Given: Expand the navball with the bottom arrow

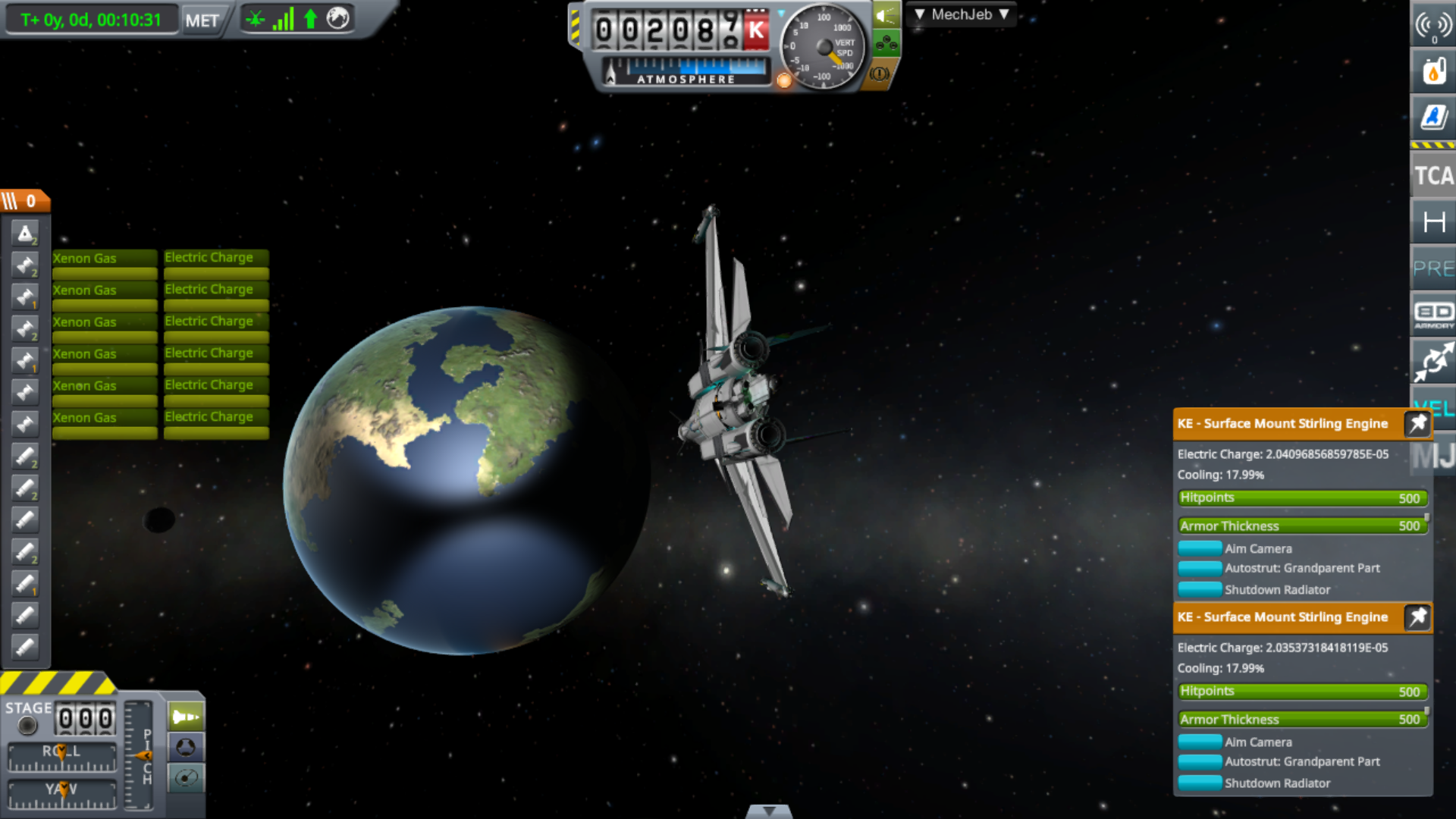Looking at the screenshot, I should (x=769, y=811).
